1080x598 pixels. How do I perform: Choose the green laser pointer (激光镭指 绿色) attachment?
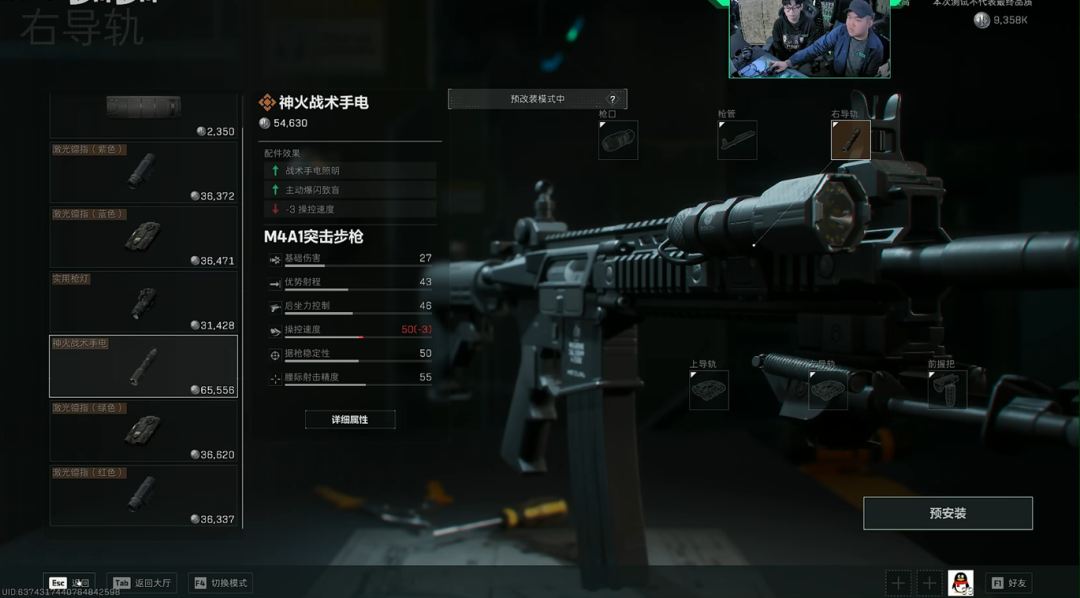pos(143,431)
